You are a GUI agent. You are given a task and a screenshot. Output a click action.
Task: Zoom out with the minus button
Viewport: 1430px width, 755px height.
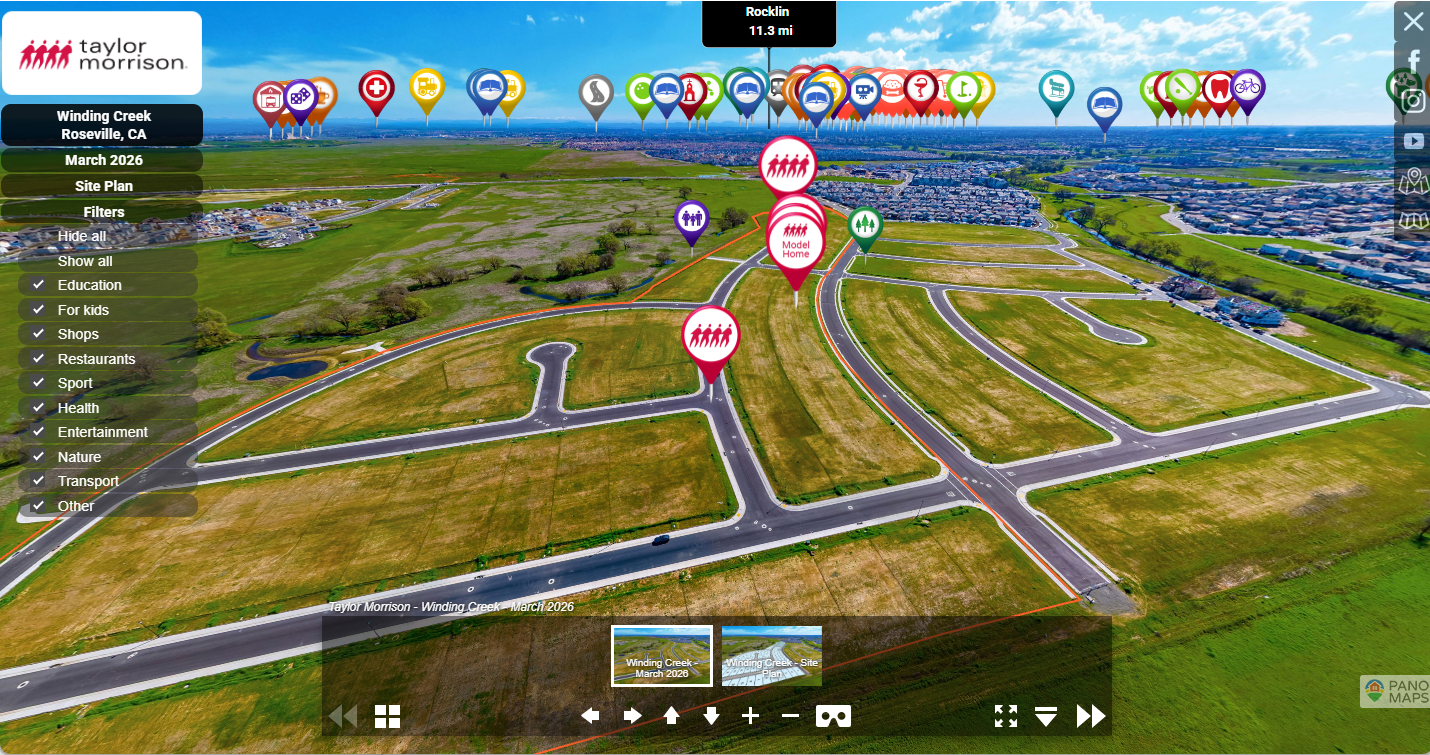tap(790, 716)
